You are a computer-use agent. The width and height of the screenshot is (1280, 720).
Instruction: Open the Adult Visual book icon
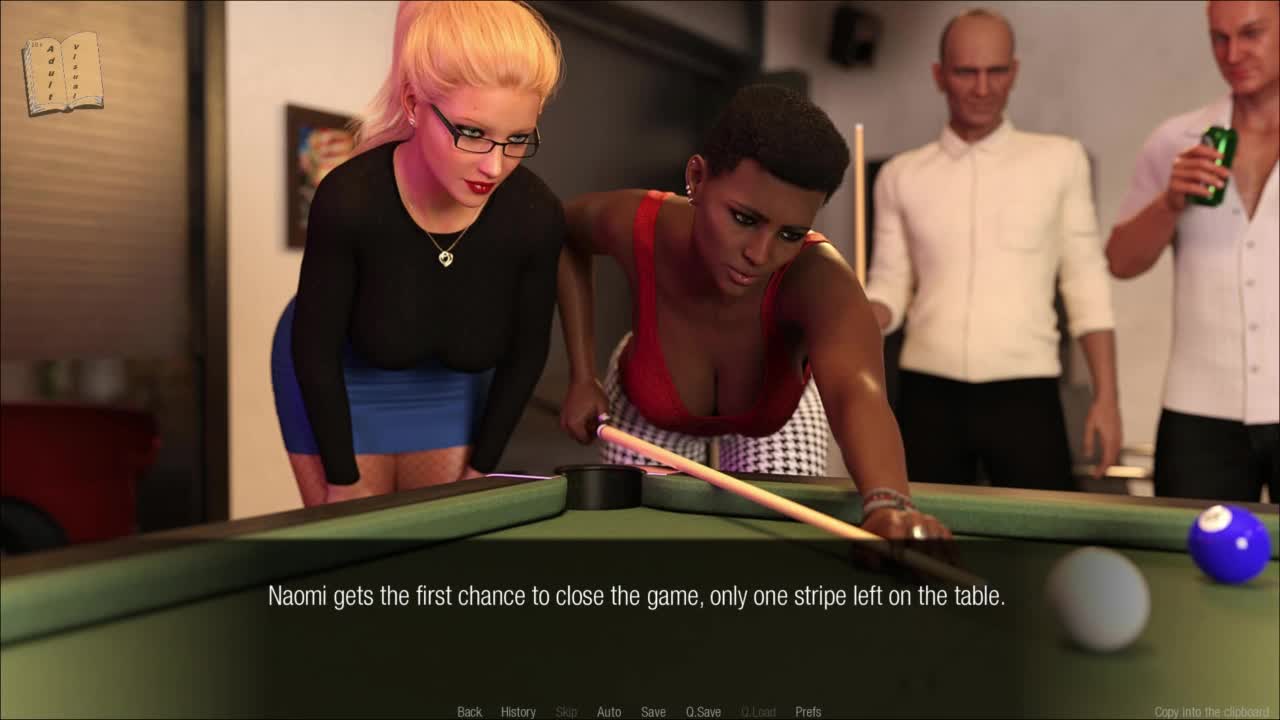62,73
